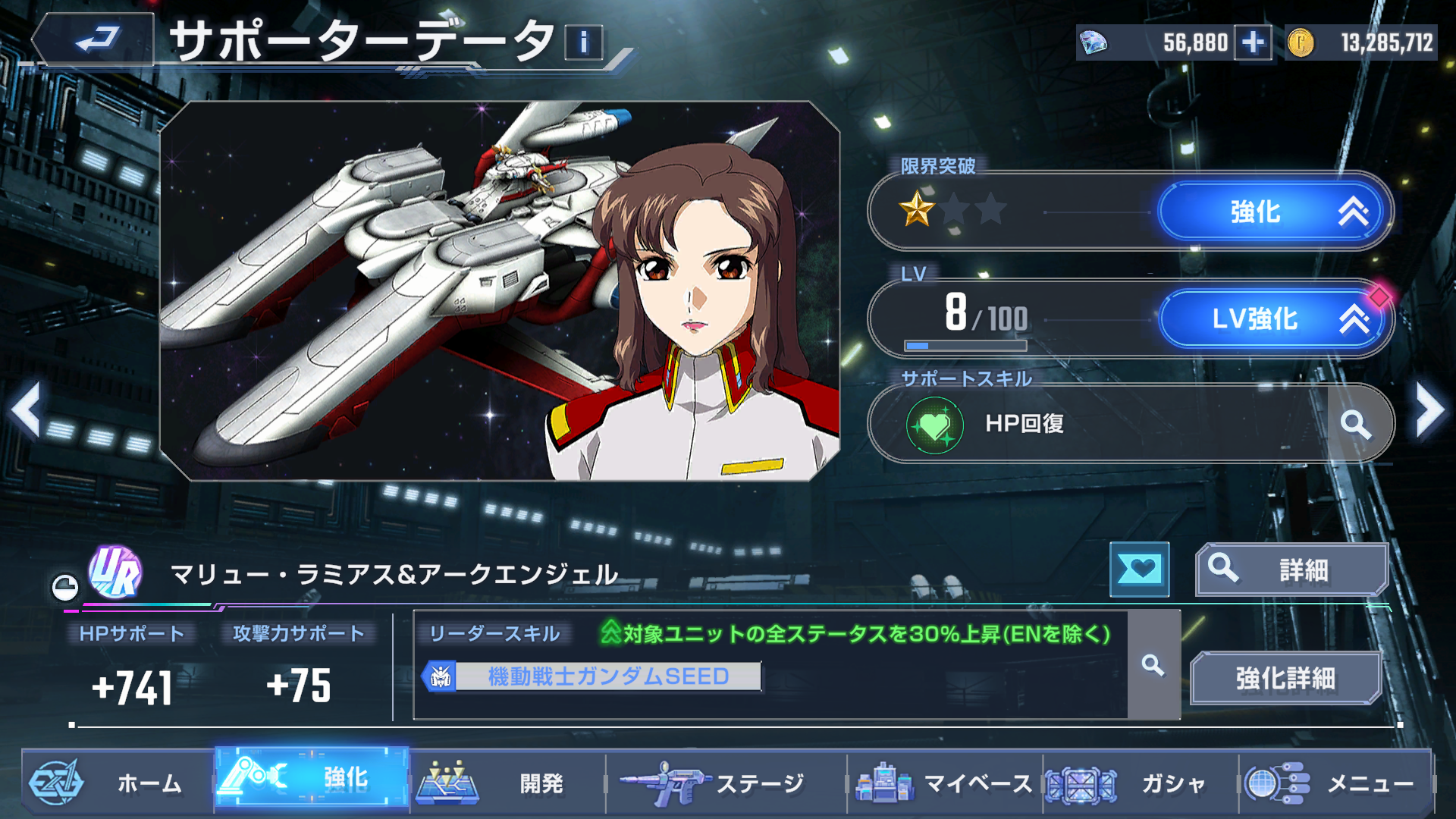This screenshot has height=819, width=1456.
Task: Show the previous supporter with left arrow
Action: pos(27,410)
